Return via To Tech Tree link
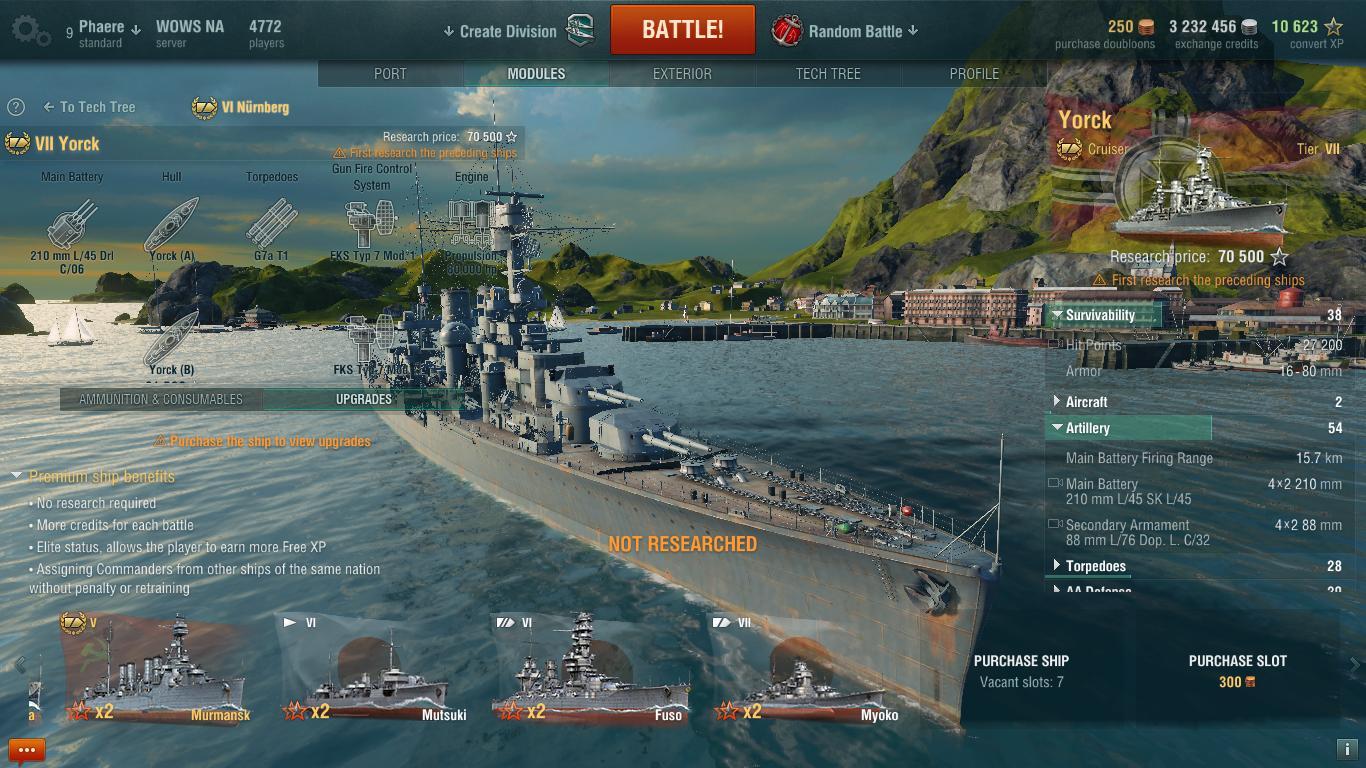 click(x=89, y=107)
